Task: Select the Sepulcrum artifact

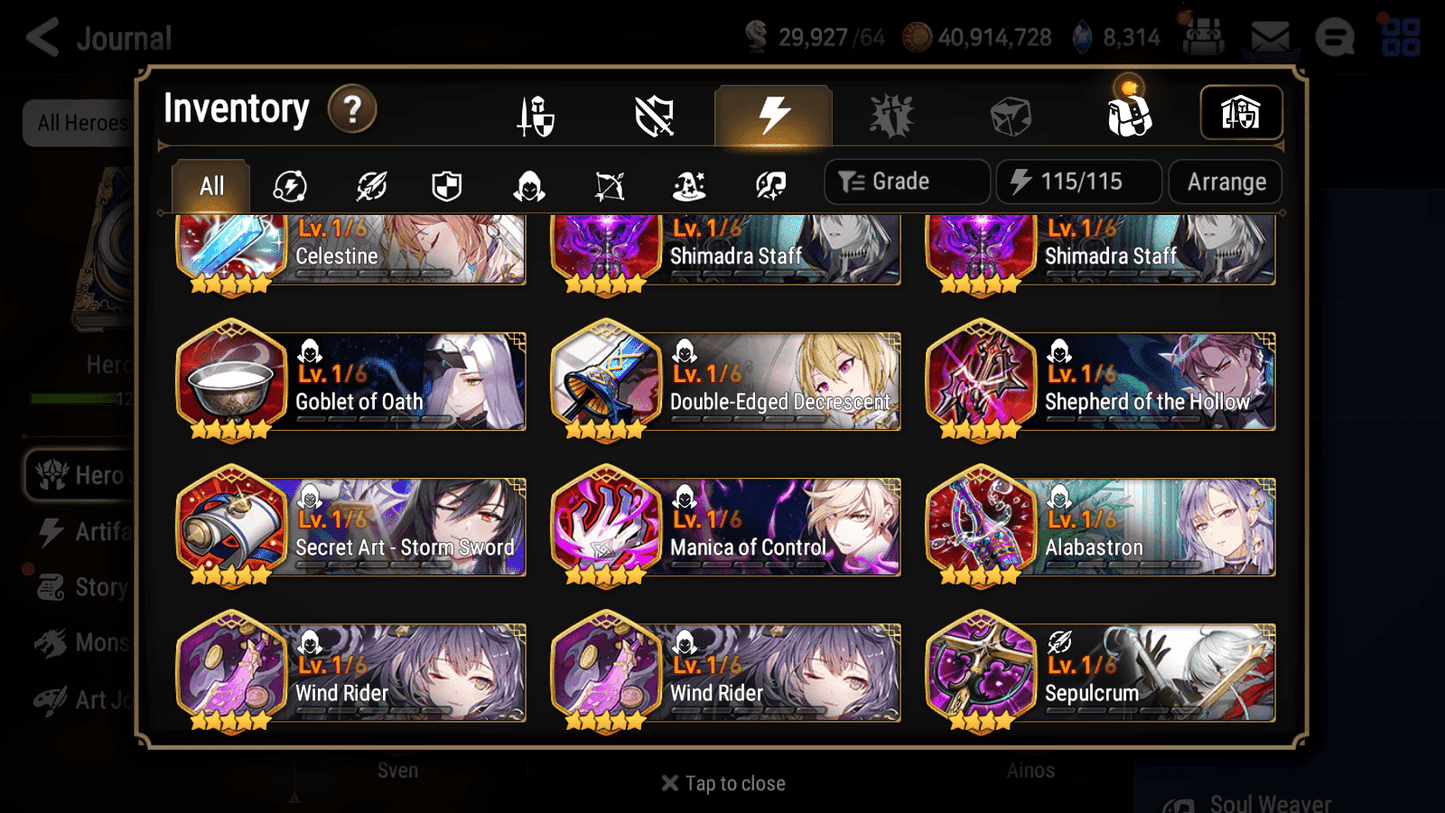Action: click(1100, 672)
